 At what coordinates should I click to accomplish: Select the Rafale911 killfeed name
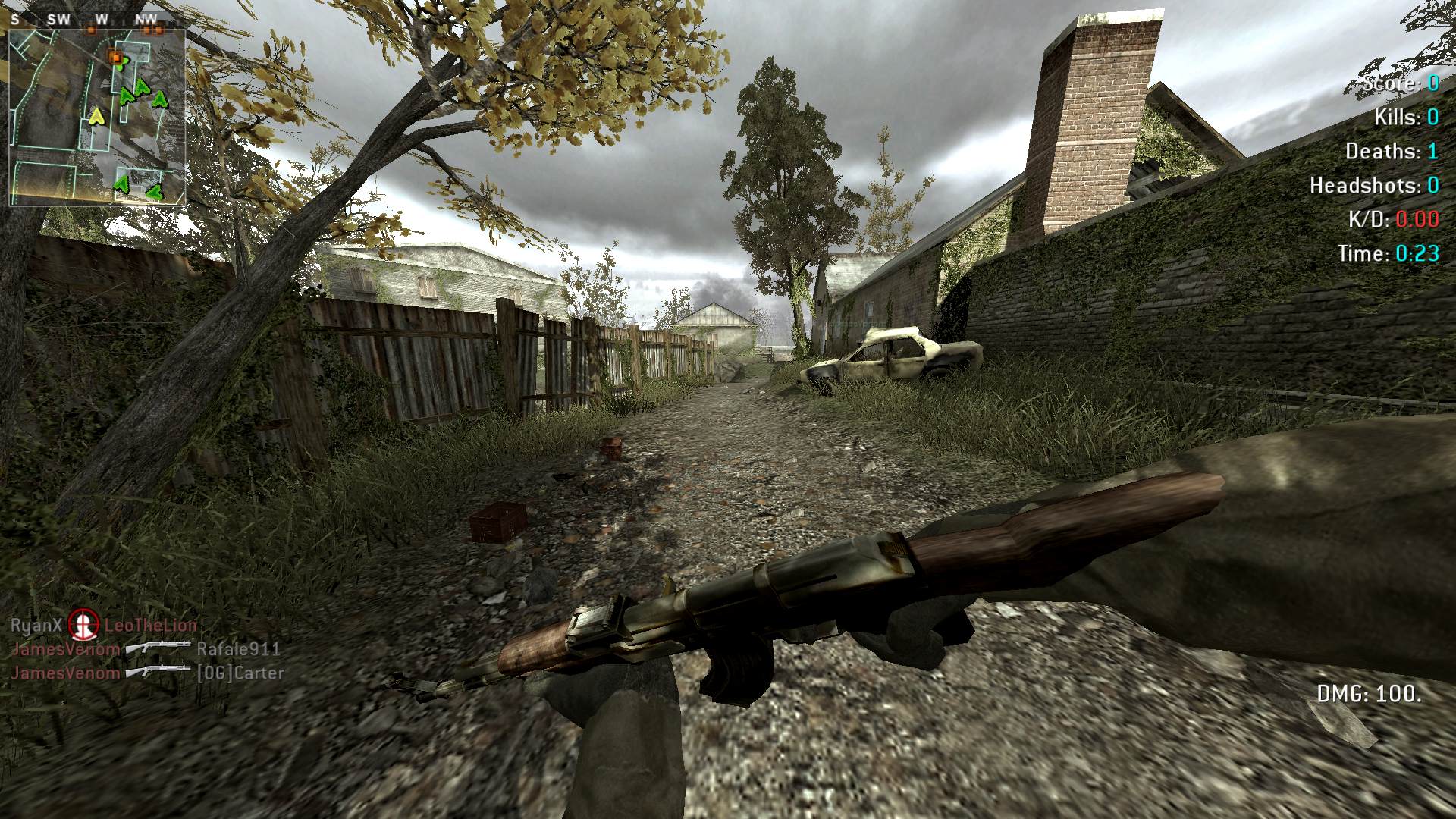pos(238,649)
